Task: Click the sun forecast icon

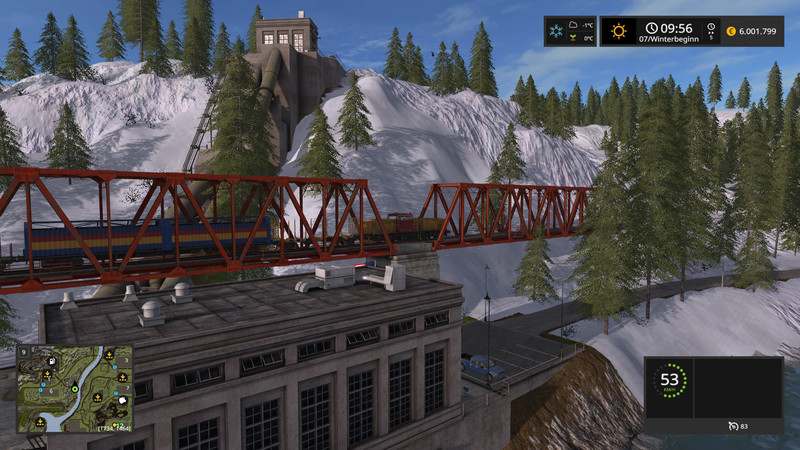Action: tap(620, 31)
